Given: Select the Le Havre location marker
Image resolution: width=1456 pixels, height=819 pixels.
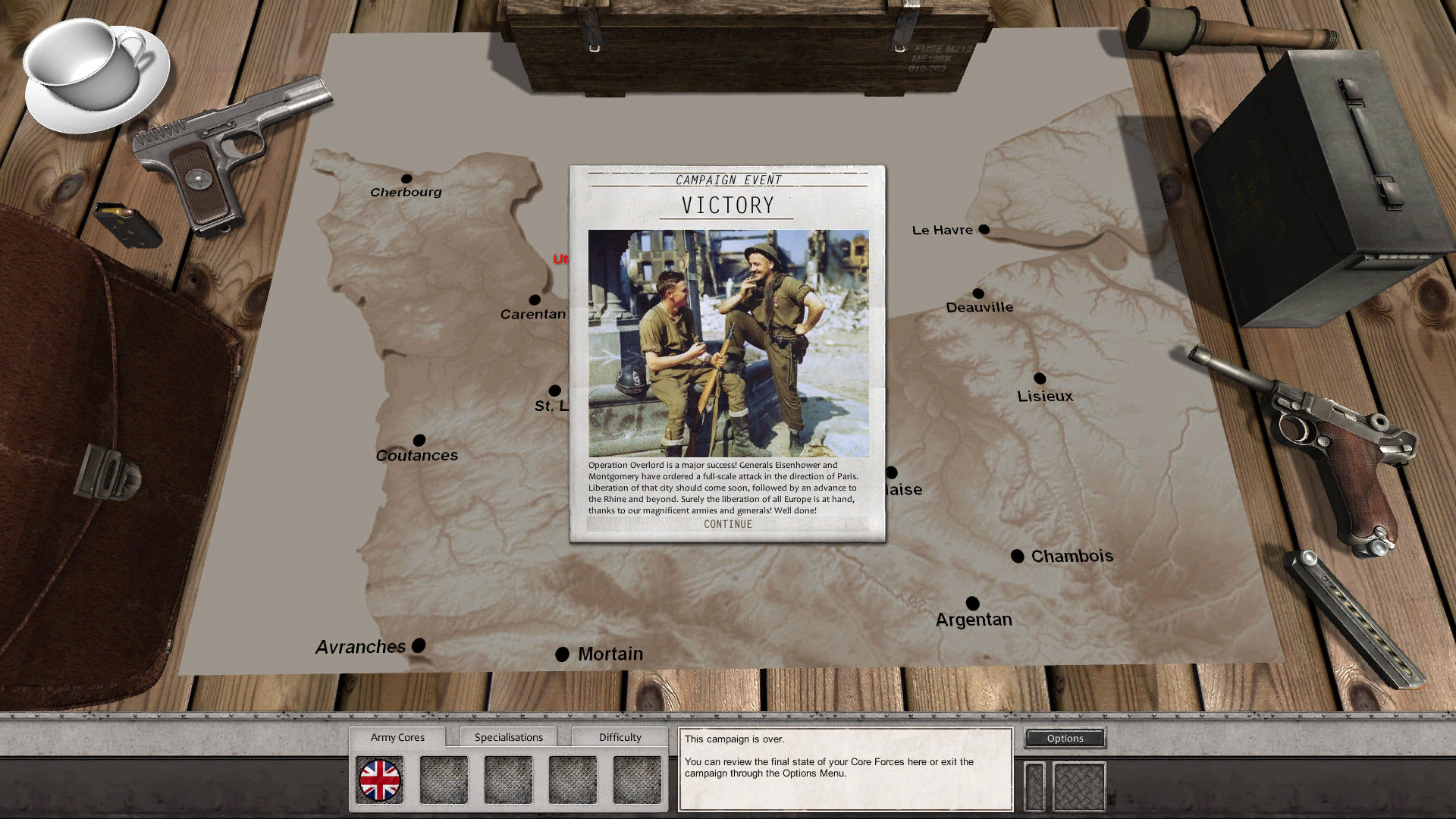Looking at the screenshot, I should click(984, 228).
